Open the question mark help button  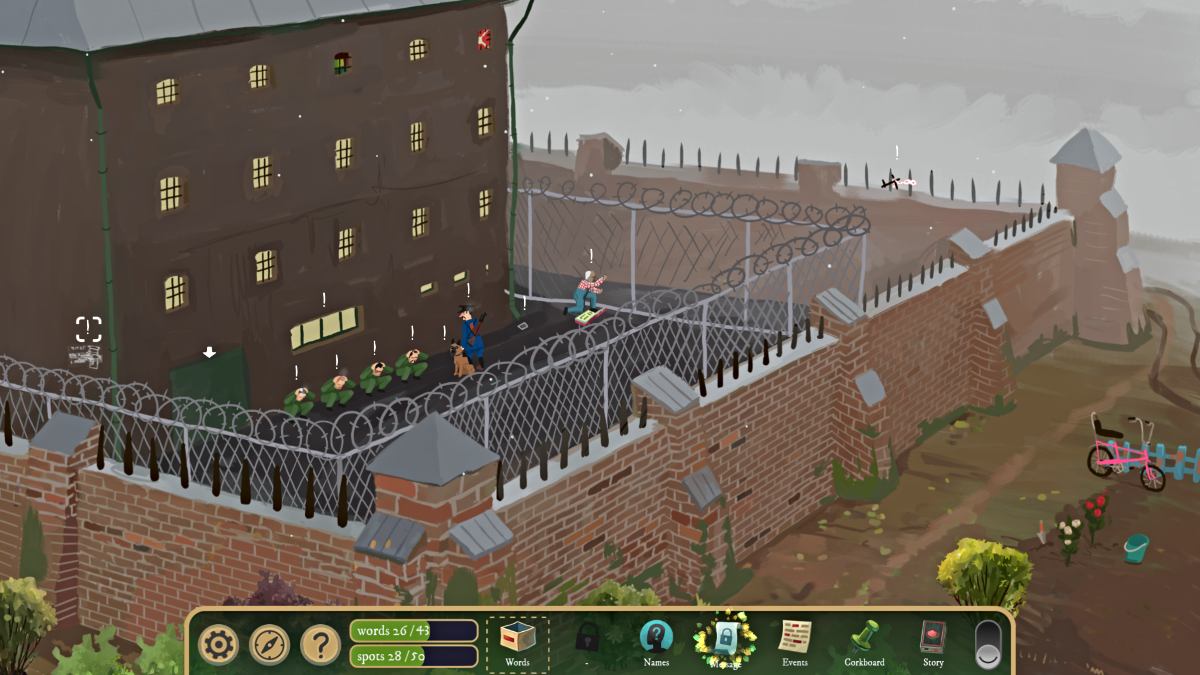click(320, 644)
